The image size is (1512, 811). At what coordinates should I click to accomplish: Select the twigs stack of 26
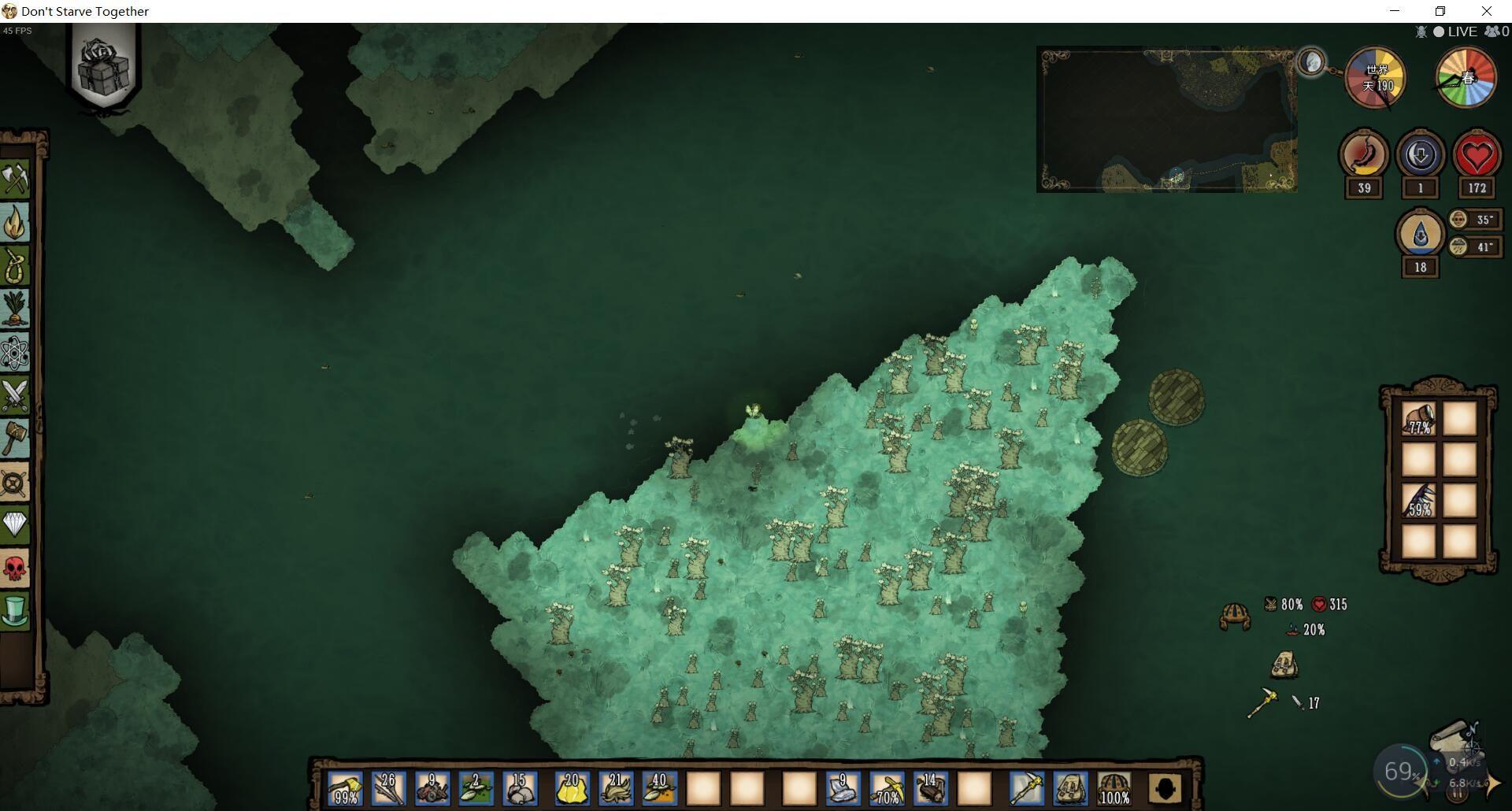tap(388, 788)
